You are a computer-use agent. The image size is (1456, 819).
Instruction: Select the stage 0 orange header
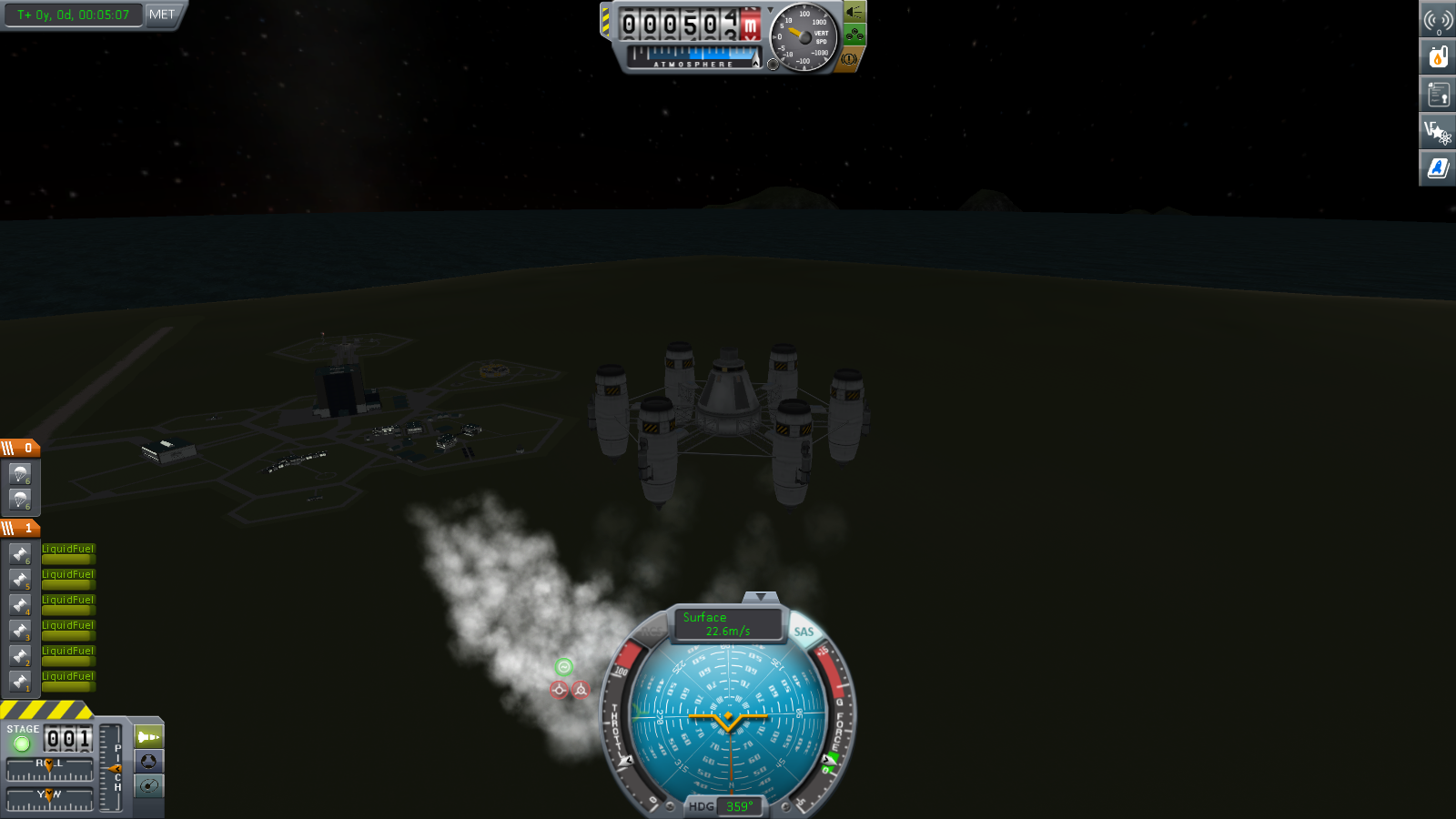[x=20, y=448]
